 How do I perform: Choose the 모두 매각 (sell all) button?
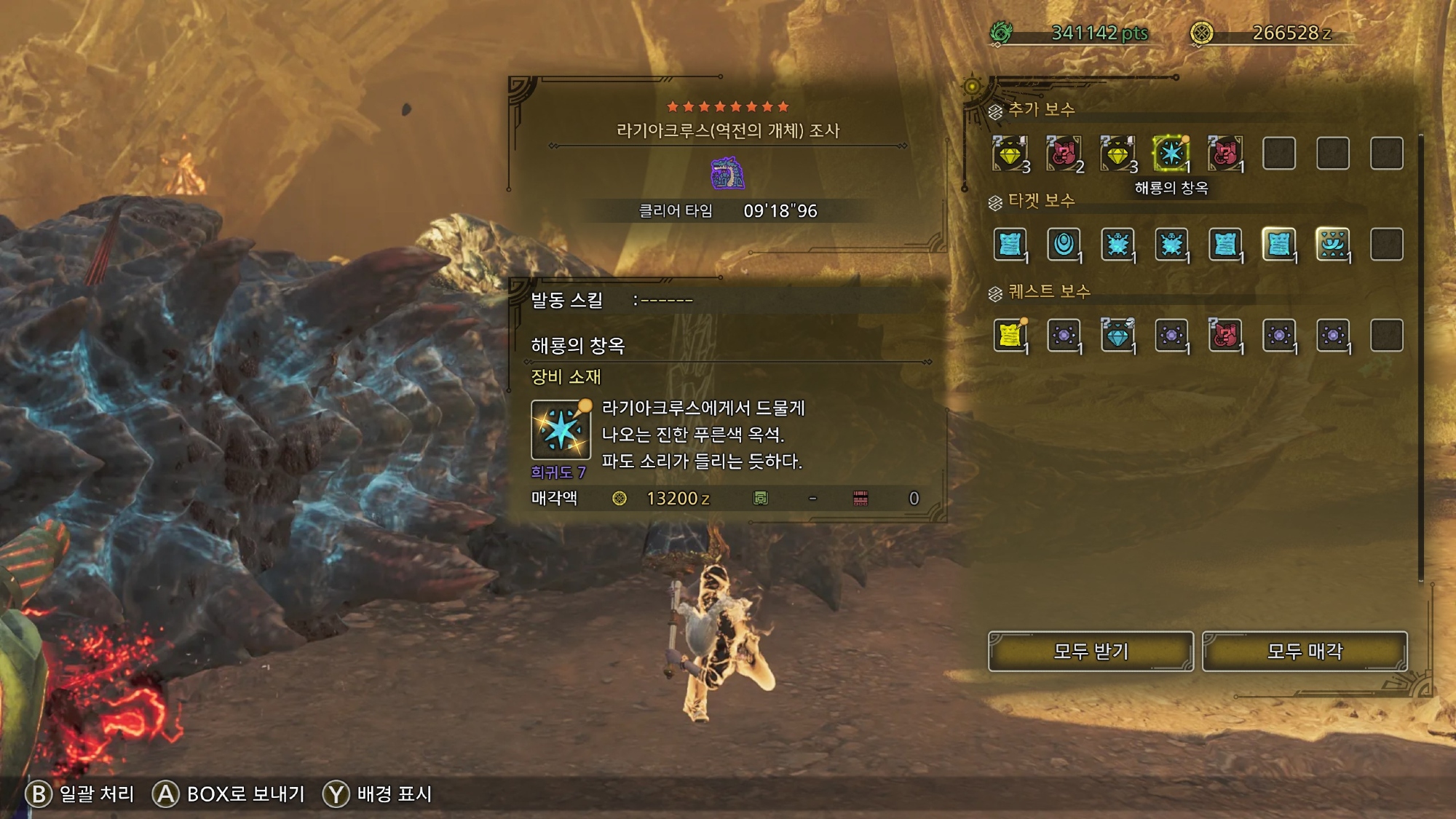coord(1305,651)
